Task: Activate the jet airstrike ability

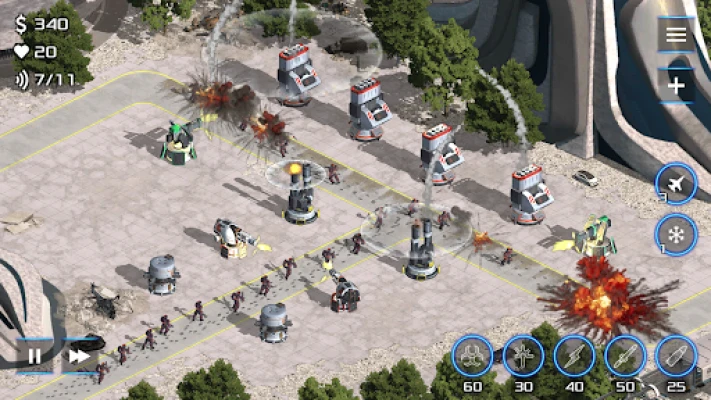Action: 676,183
